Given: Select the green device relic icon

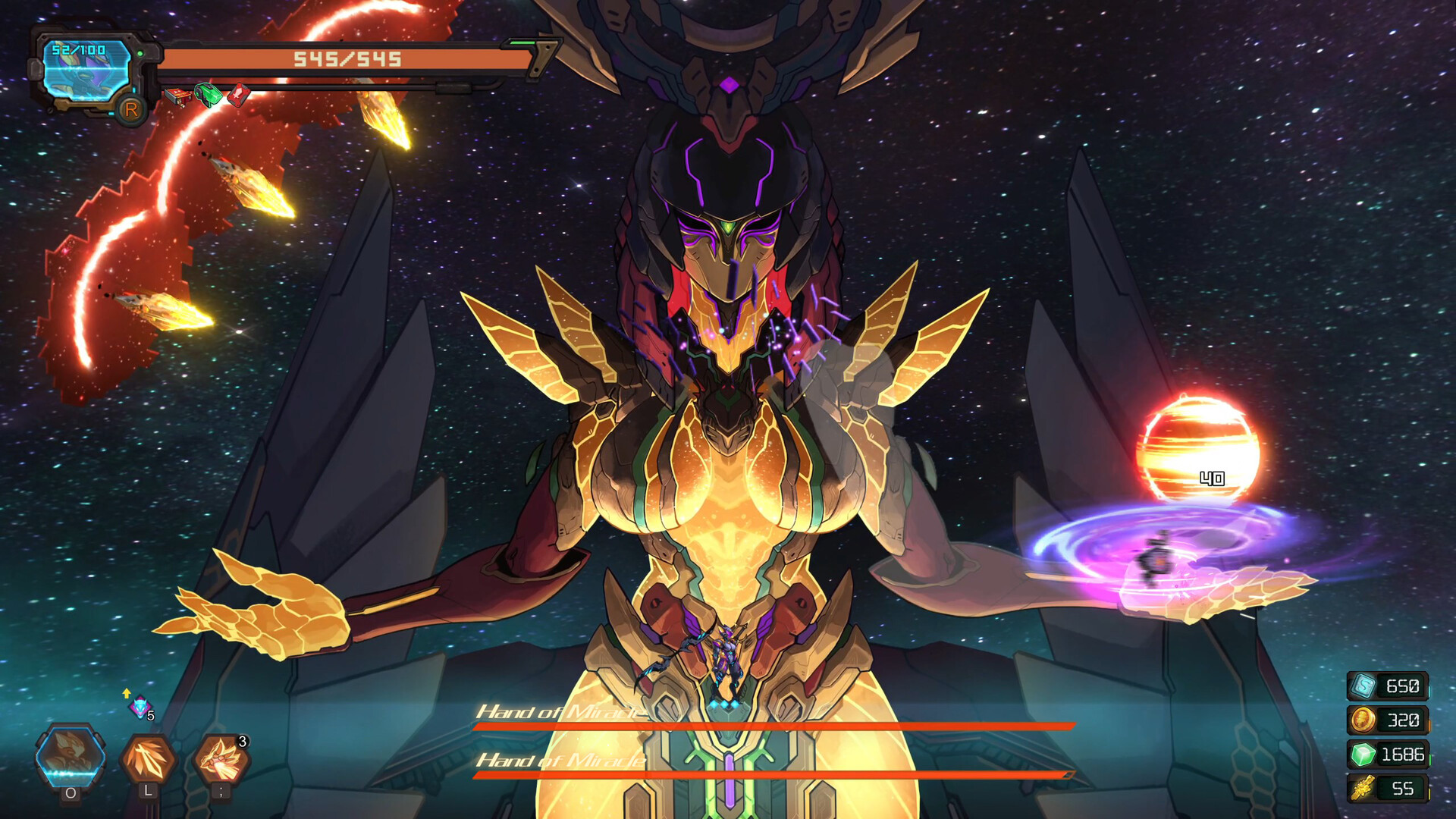Looking at the screenshot, I should (x=209, y=95).
